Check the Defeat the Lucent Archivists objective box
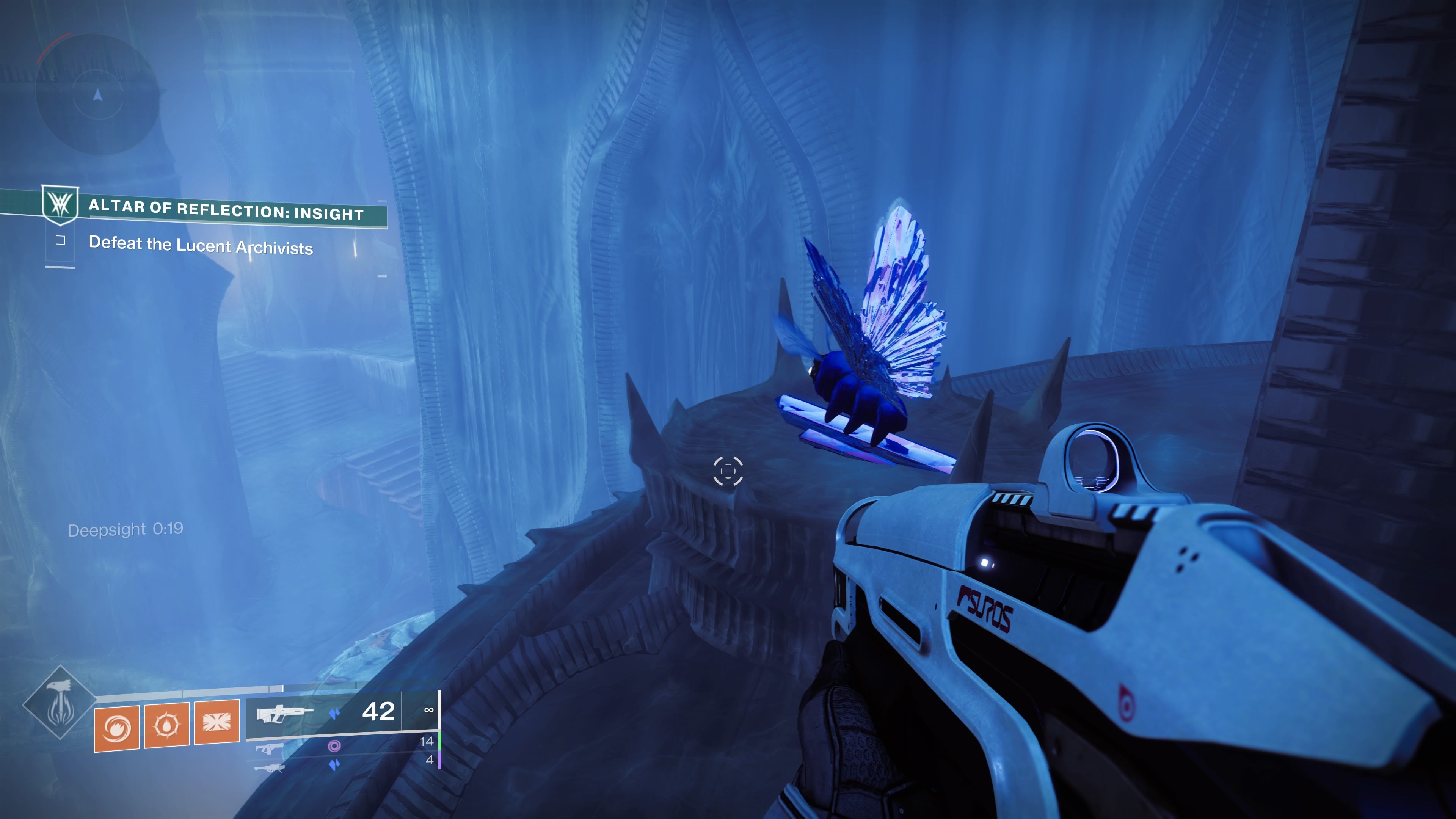The width and height of the screenshot is (1456, 819). coord(61,241)
